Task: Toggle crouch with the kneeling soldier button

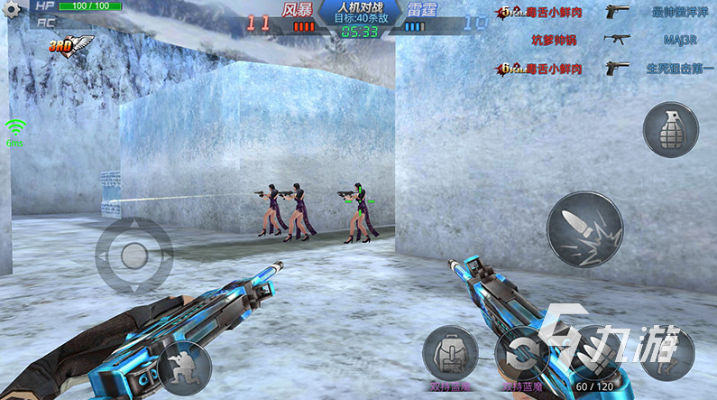Action: click(184, 366)
